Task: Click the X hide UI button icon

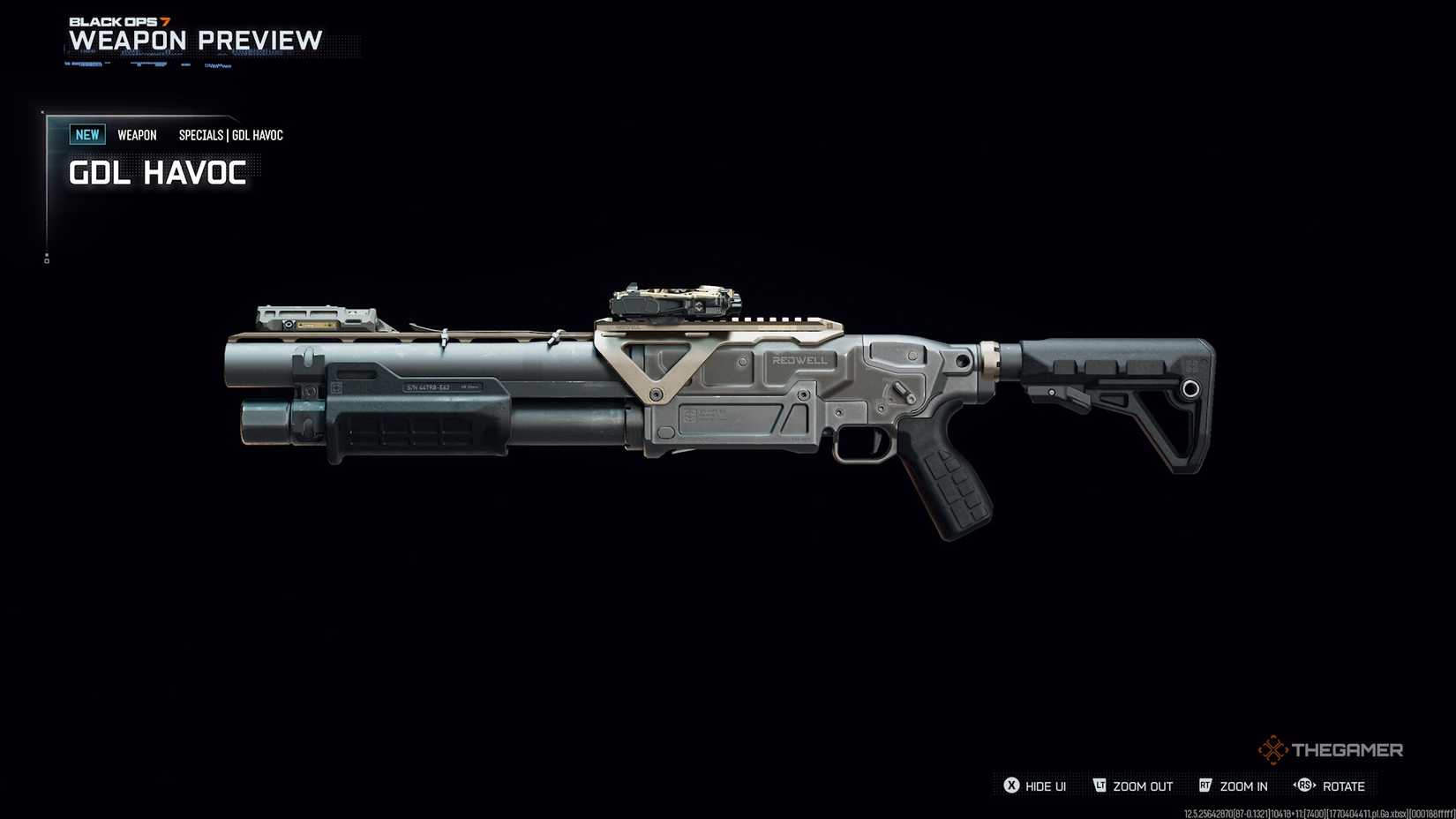Action: (x=1013, y=785)
